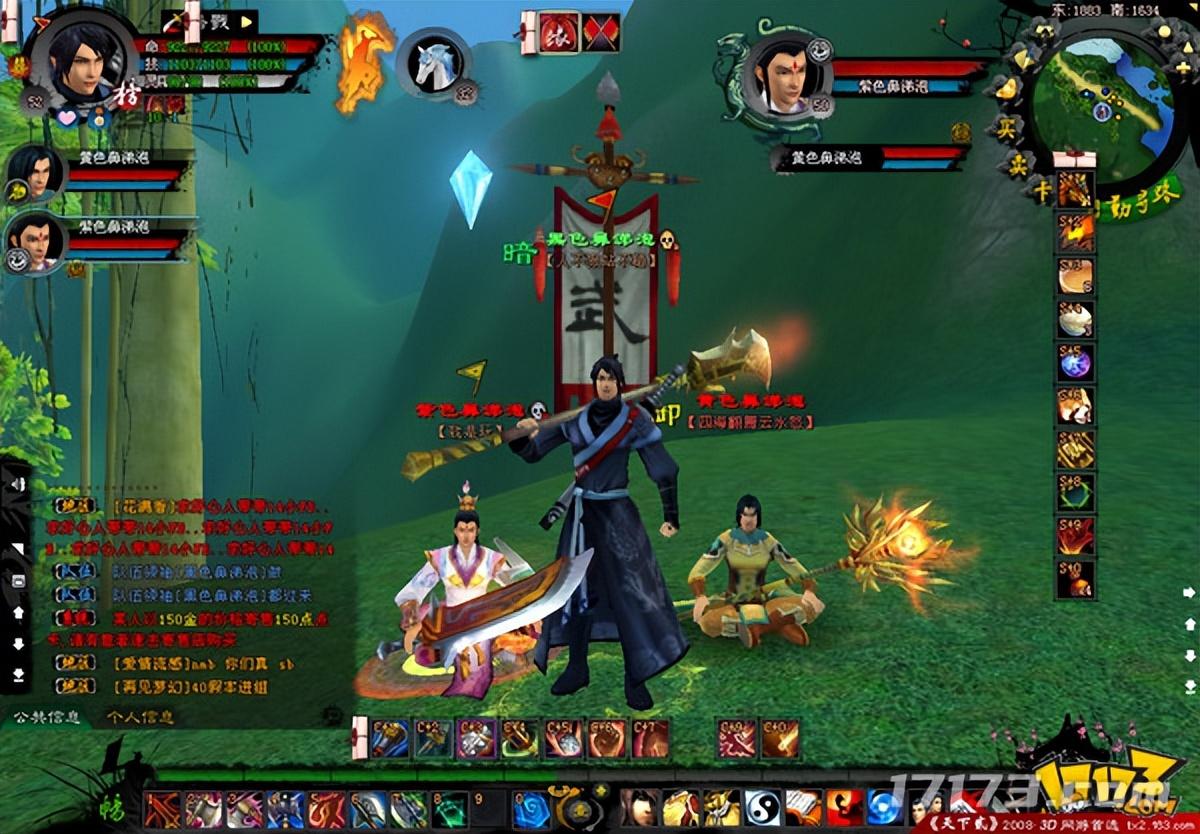Select the target portrait with red forehead mark

click(783, 77)
